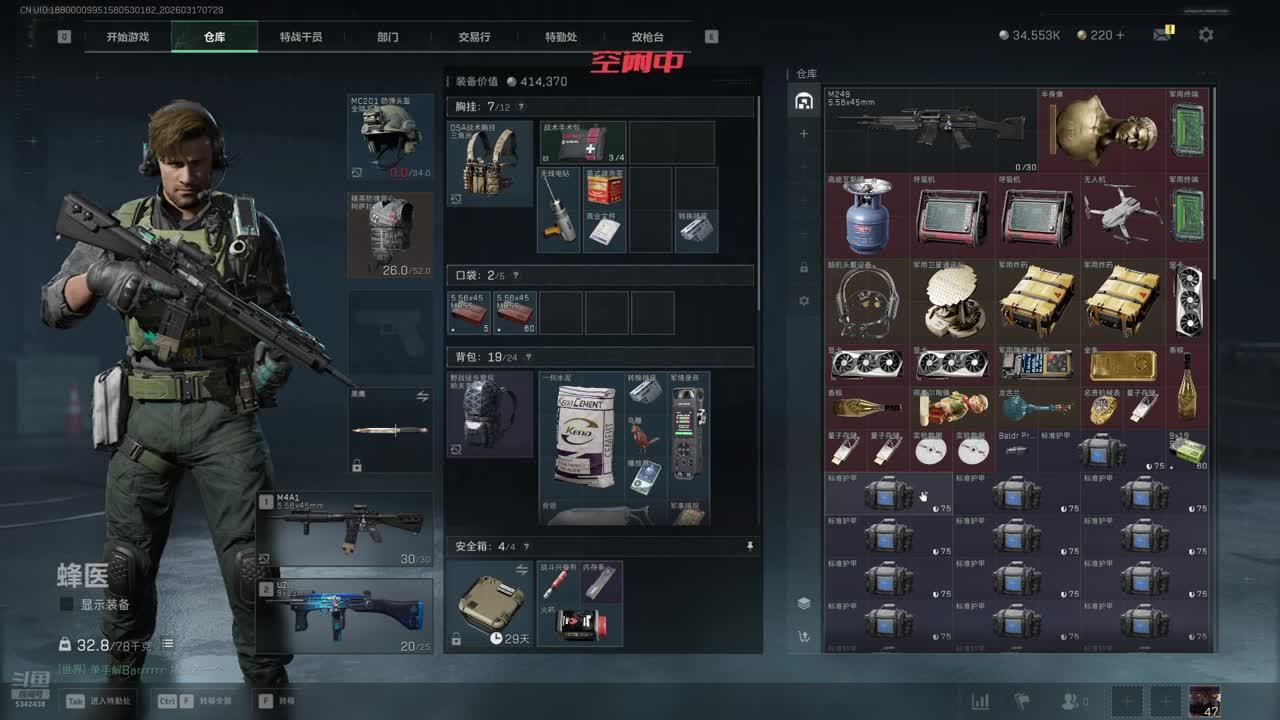Select the M4A1 primary weapon slot
This screenshot has height=720, width=1280.
click(345, 528)
